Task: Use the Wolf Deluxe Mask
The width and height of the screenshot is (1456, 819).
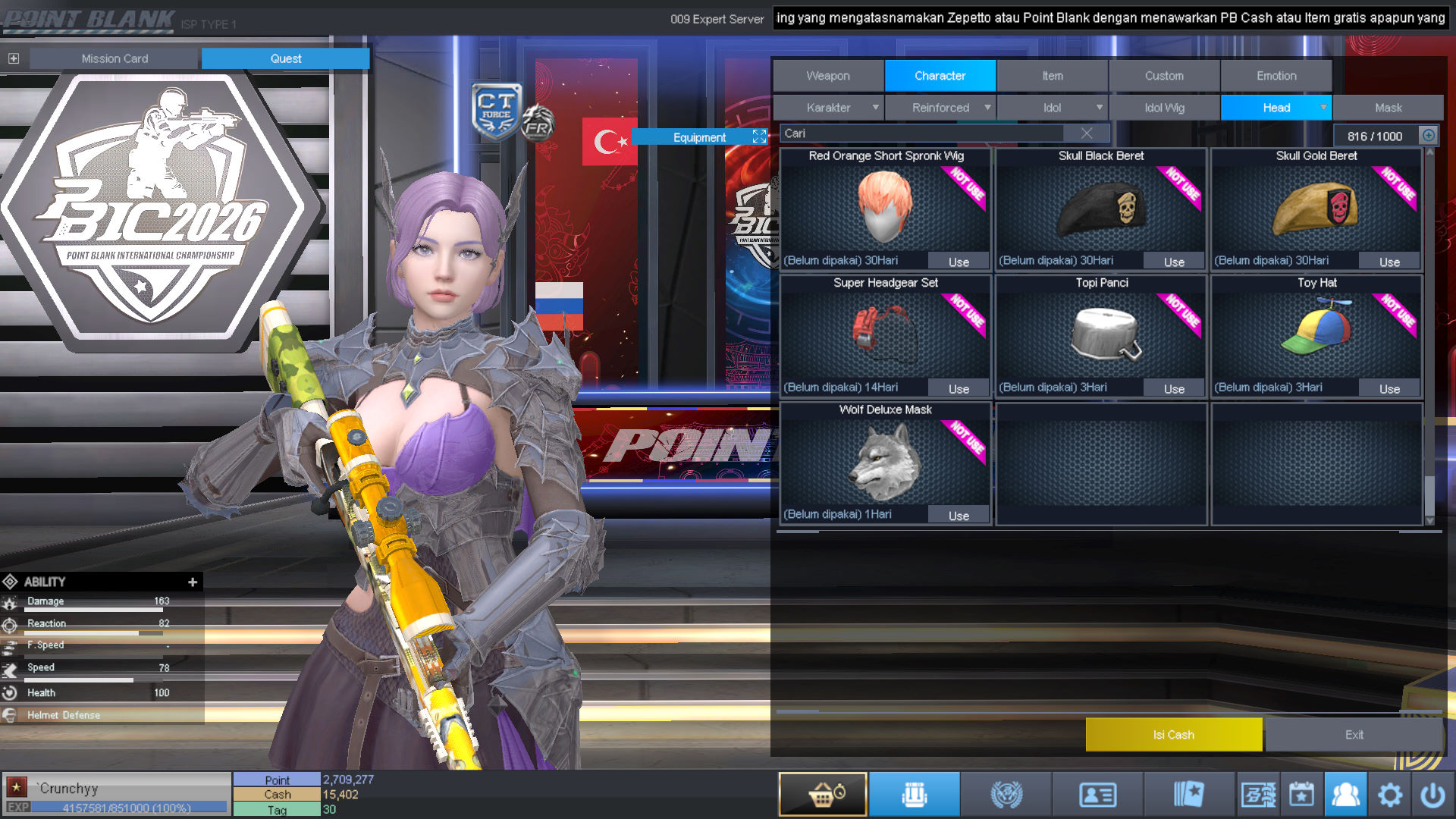Action: (x=959, y=516)
